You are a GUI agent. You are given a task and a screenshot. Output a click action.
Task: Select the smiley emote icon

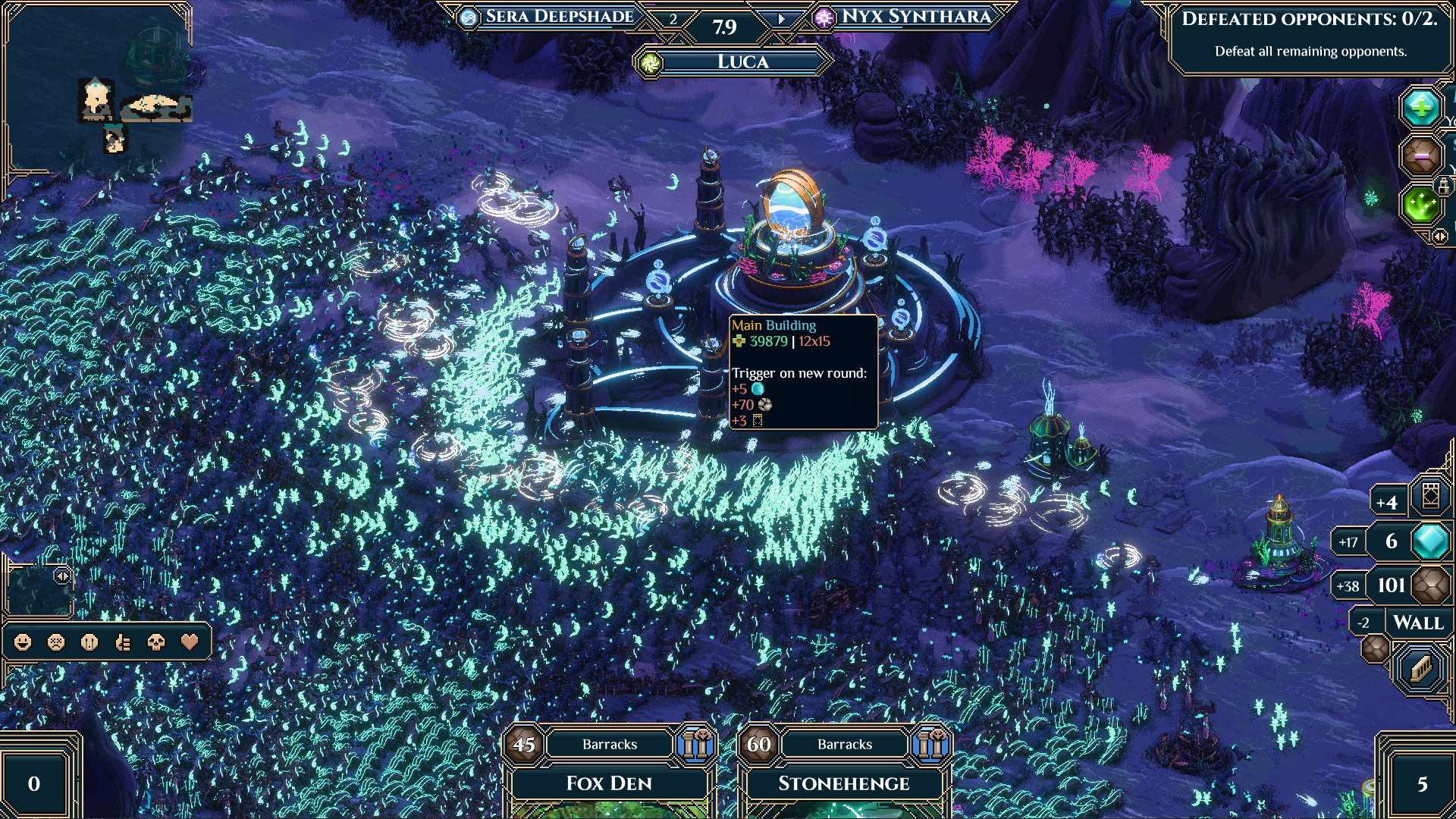point(22,643)
